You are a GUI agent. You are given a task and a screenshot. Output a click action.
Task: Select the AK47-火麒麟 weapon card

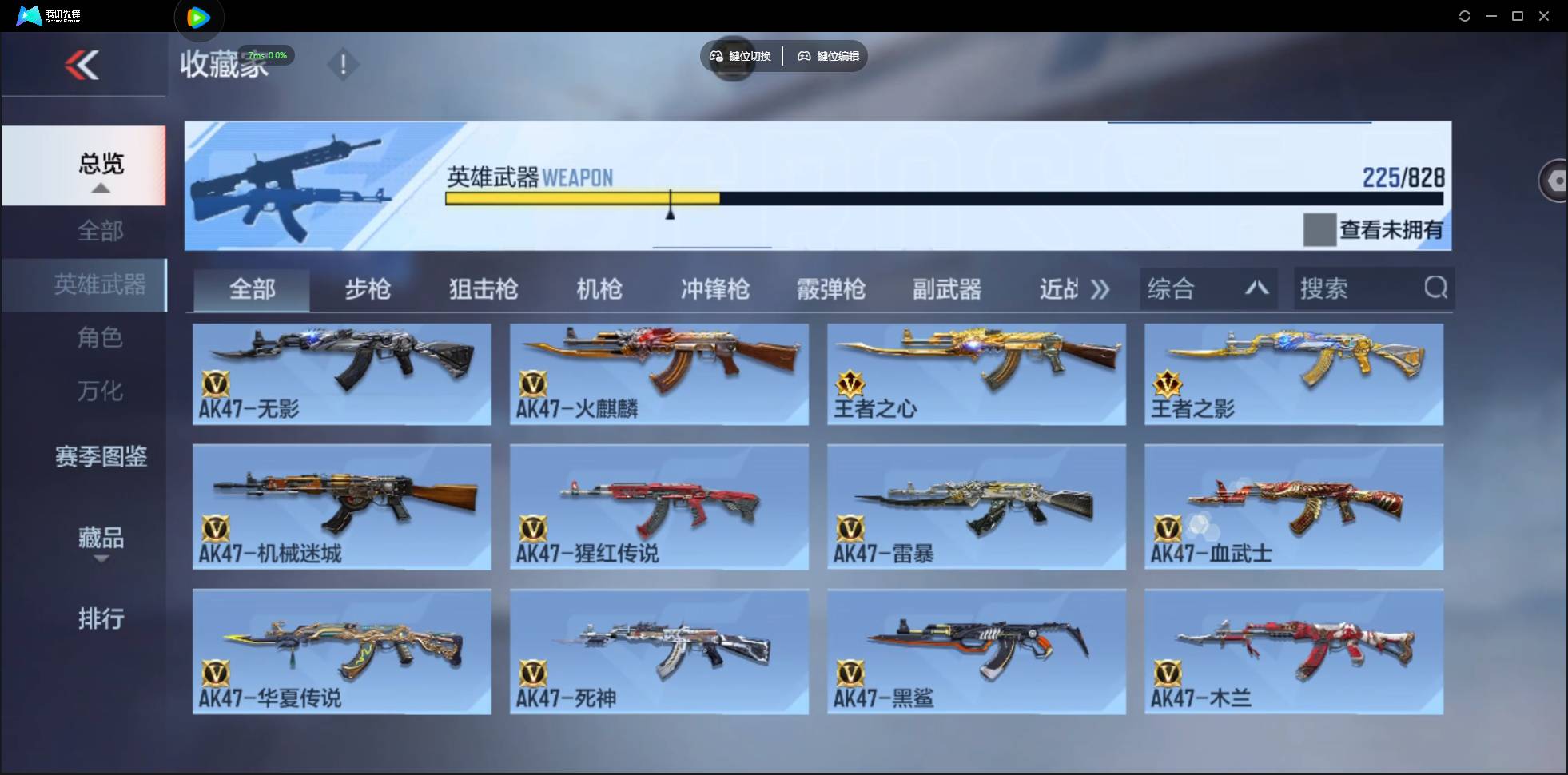point(659,374)
